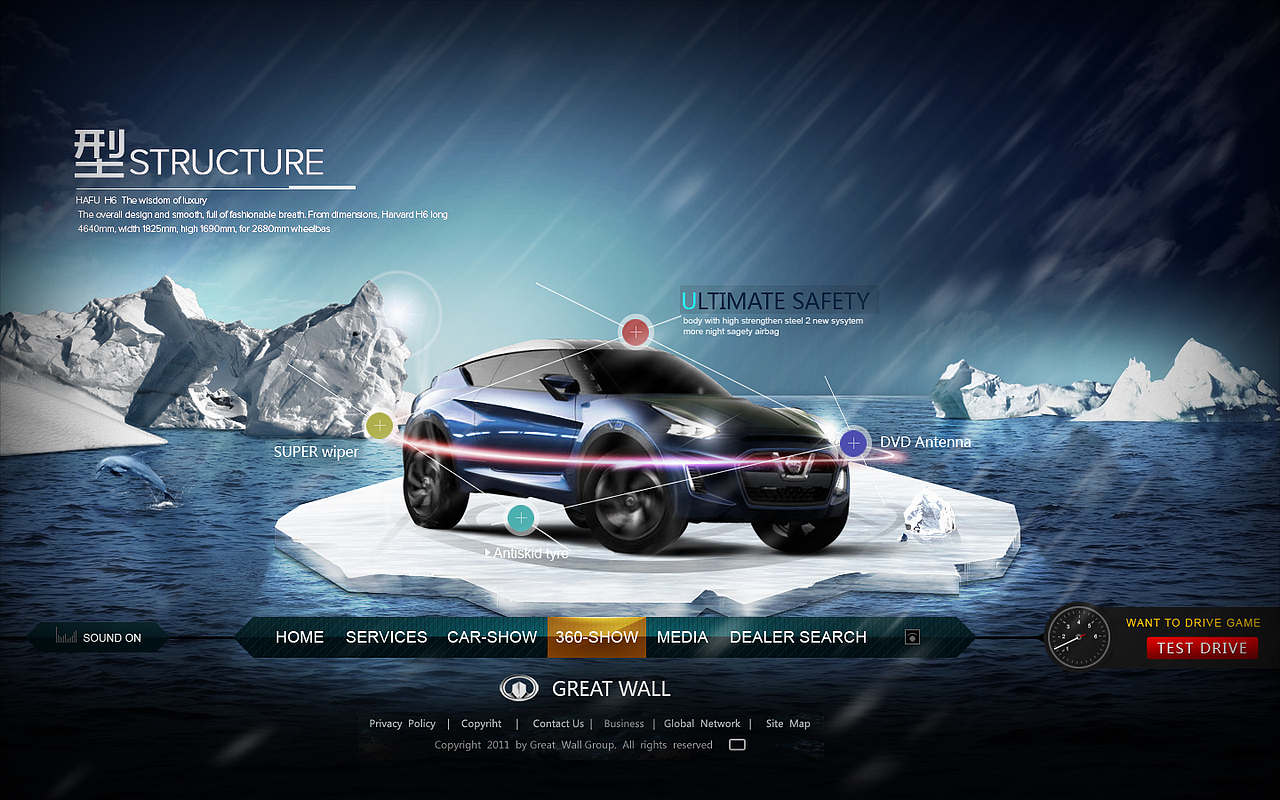Choose DEALER SEARCH from the menu

click(798, 637)
